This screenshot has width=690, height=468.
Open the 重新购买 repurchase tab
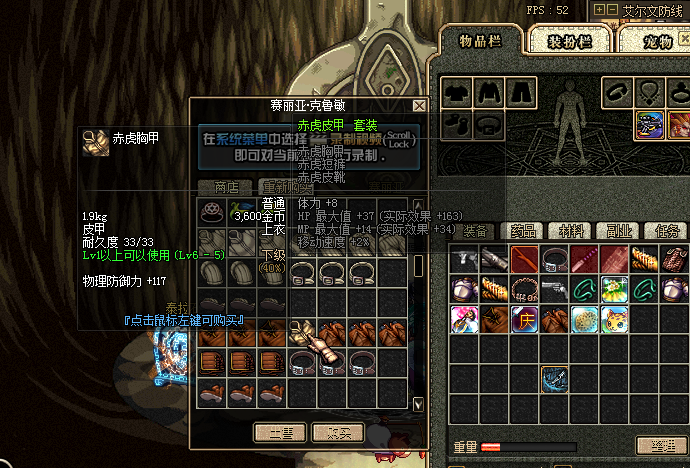click(286, 187)
